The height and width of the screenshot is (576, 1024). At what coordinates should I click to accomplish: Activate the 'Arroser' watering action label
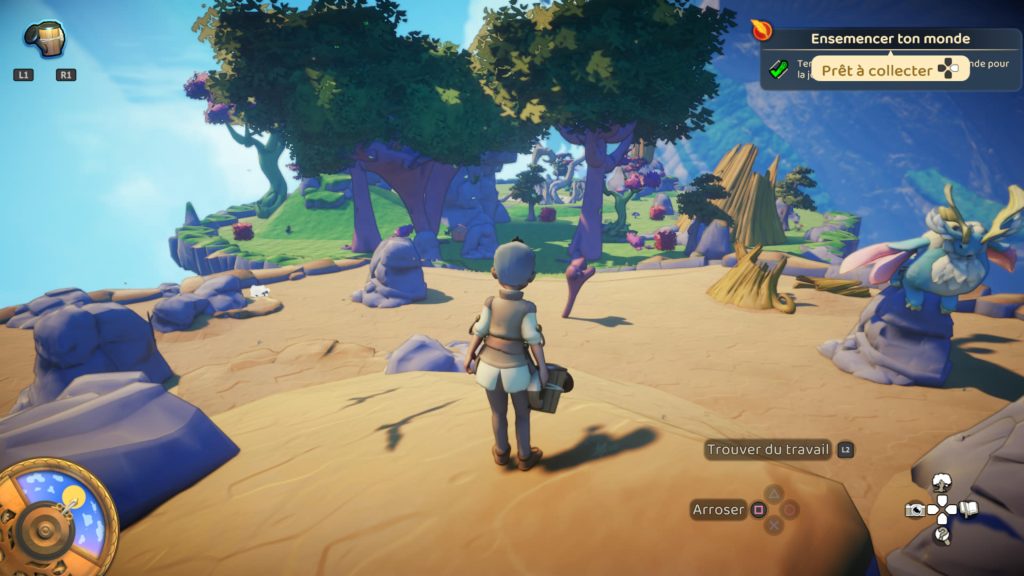click(x=718, y=510)
